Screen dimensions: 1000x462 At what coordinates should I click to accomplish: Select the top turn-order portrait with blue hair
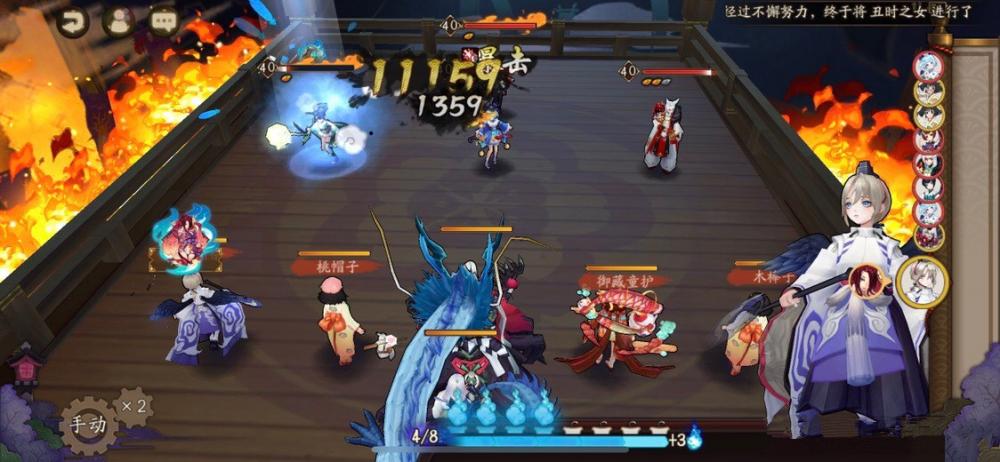coord(928,67)
